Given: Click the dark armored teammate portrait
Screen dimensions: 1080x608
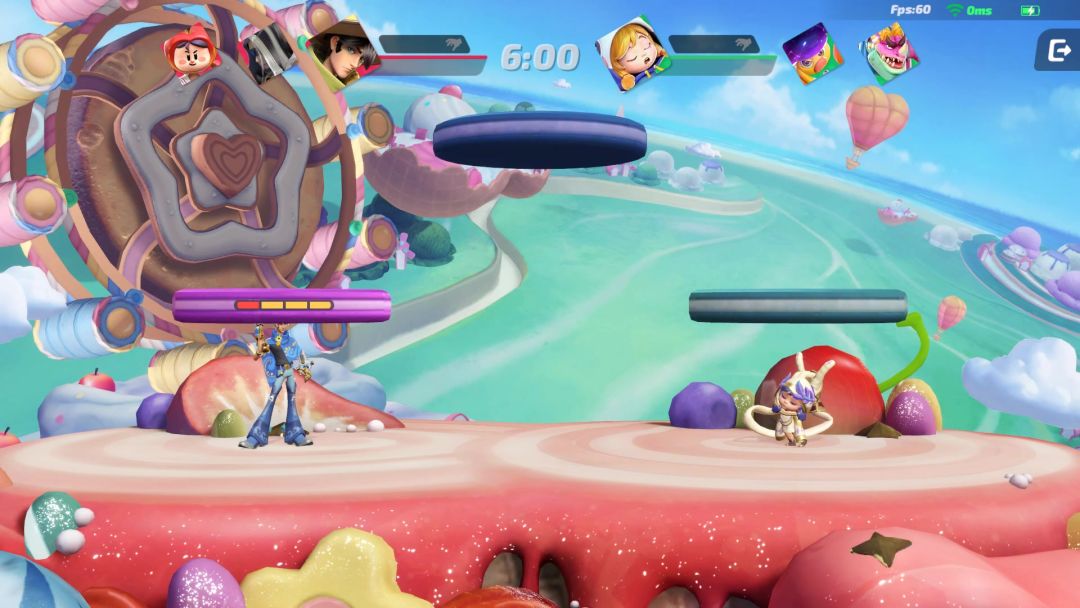Looking at the screenshot, I should click(270, 52).
